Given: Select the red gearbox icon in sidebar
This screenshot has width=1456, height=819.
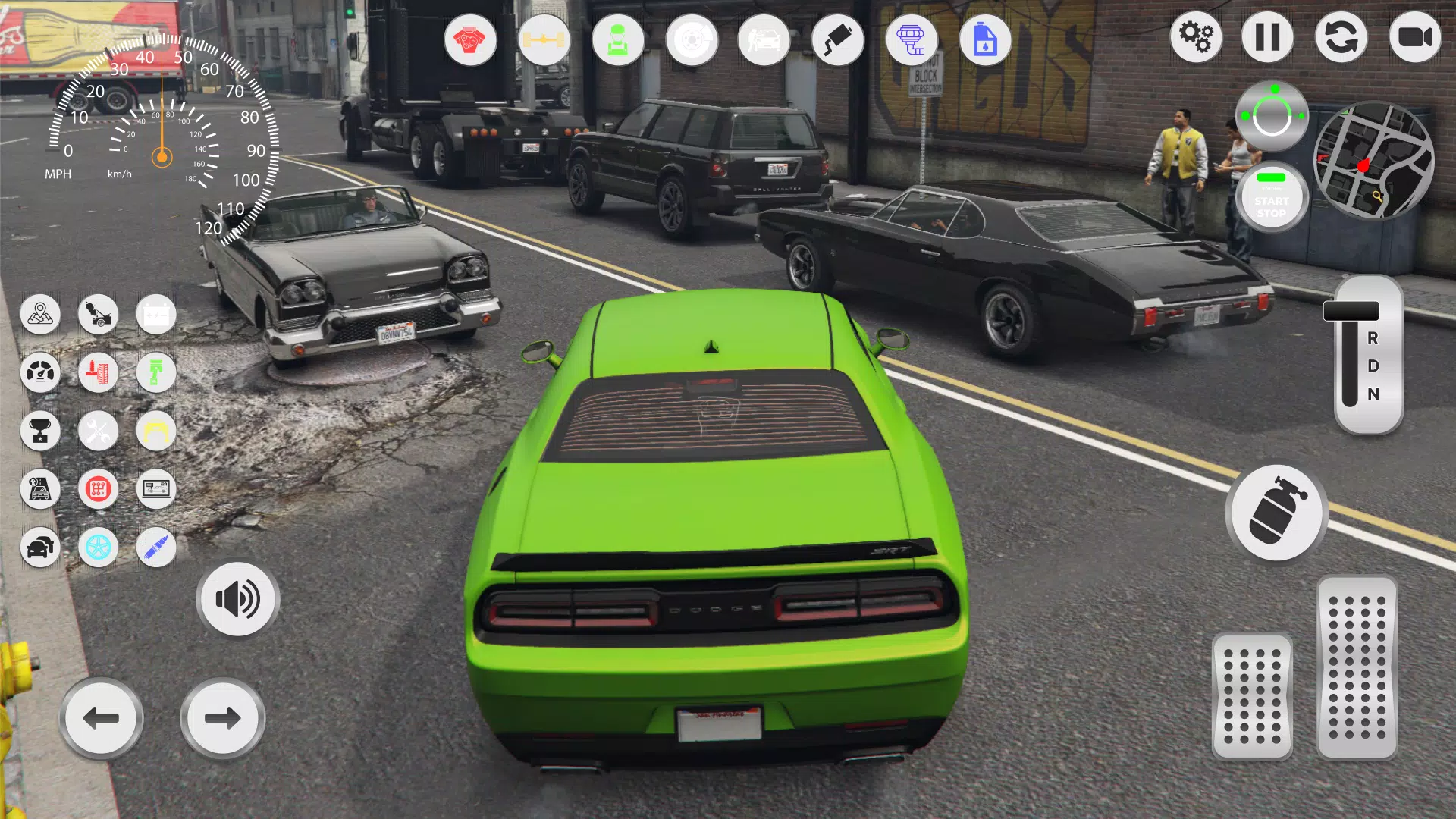Looking at the screenshot, I should pyautogui.click(x=98, y=489).
